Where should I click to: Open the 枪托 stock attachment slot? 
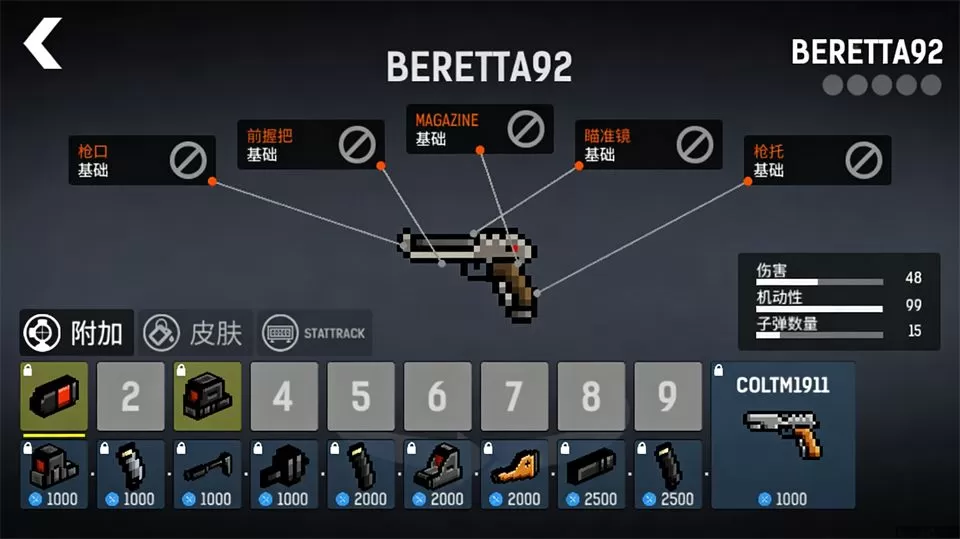point(822,160)
